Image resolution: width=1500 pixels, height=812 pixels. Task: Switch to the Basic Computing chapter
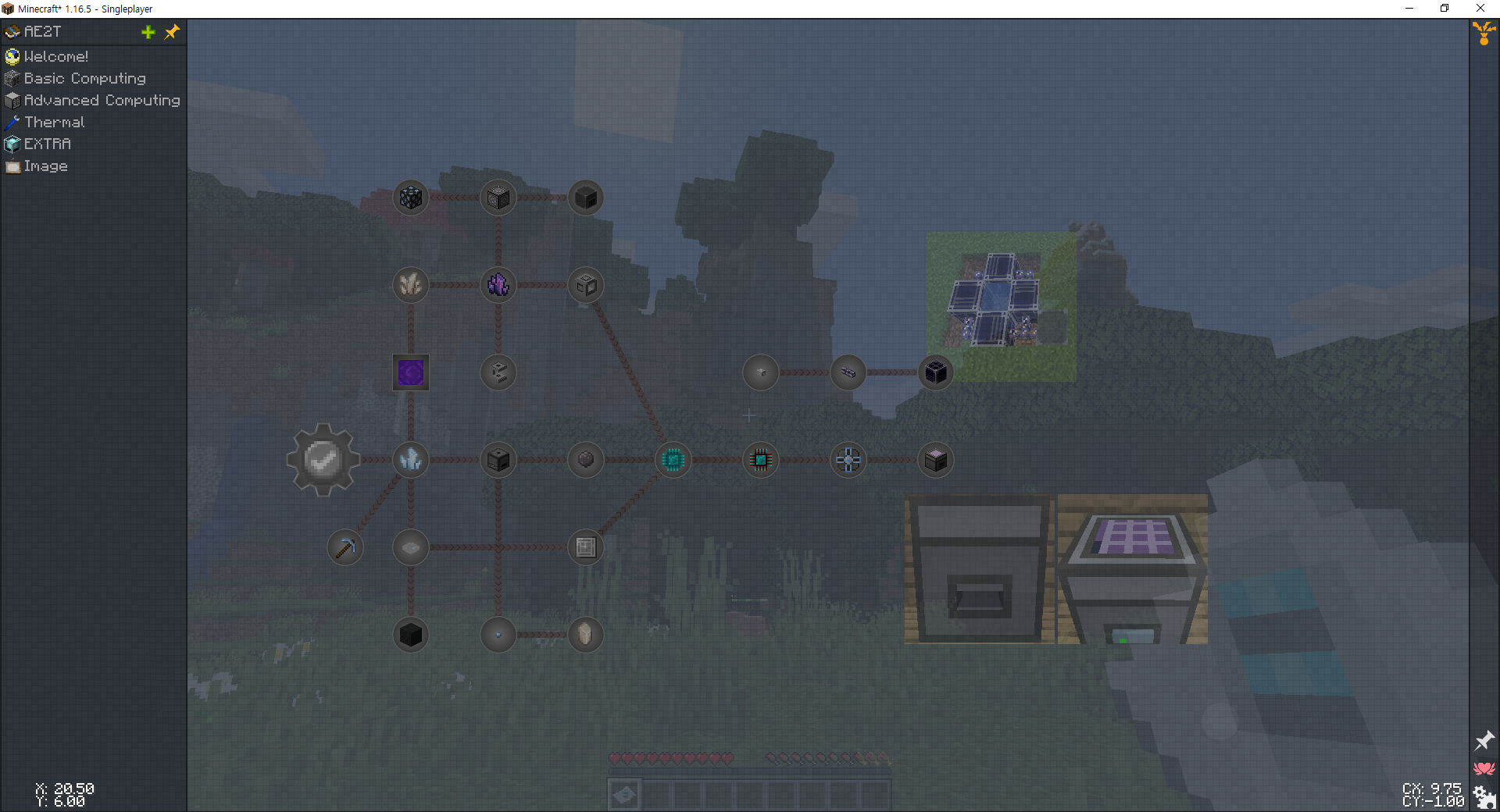[84, 78]
